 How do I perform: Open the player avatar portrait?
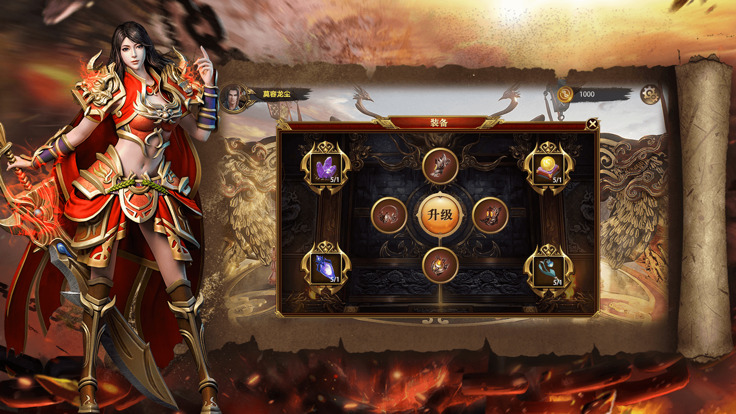[236, 96]
